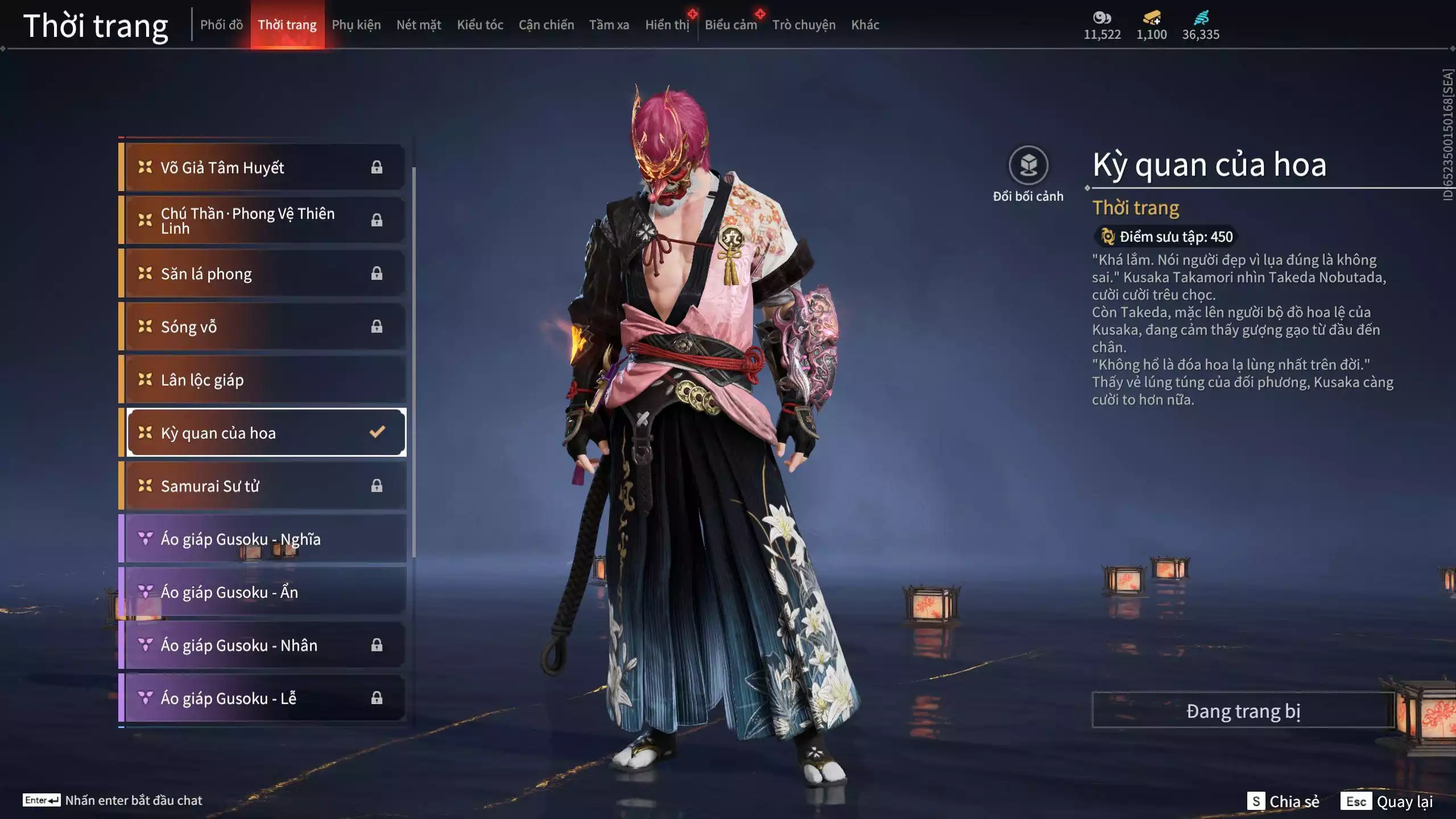Viewport: 1456px width, 819px height.
Task: Switch to the Phối đồ tab
Action: [x=221, y=25]
